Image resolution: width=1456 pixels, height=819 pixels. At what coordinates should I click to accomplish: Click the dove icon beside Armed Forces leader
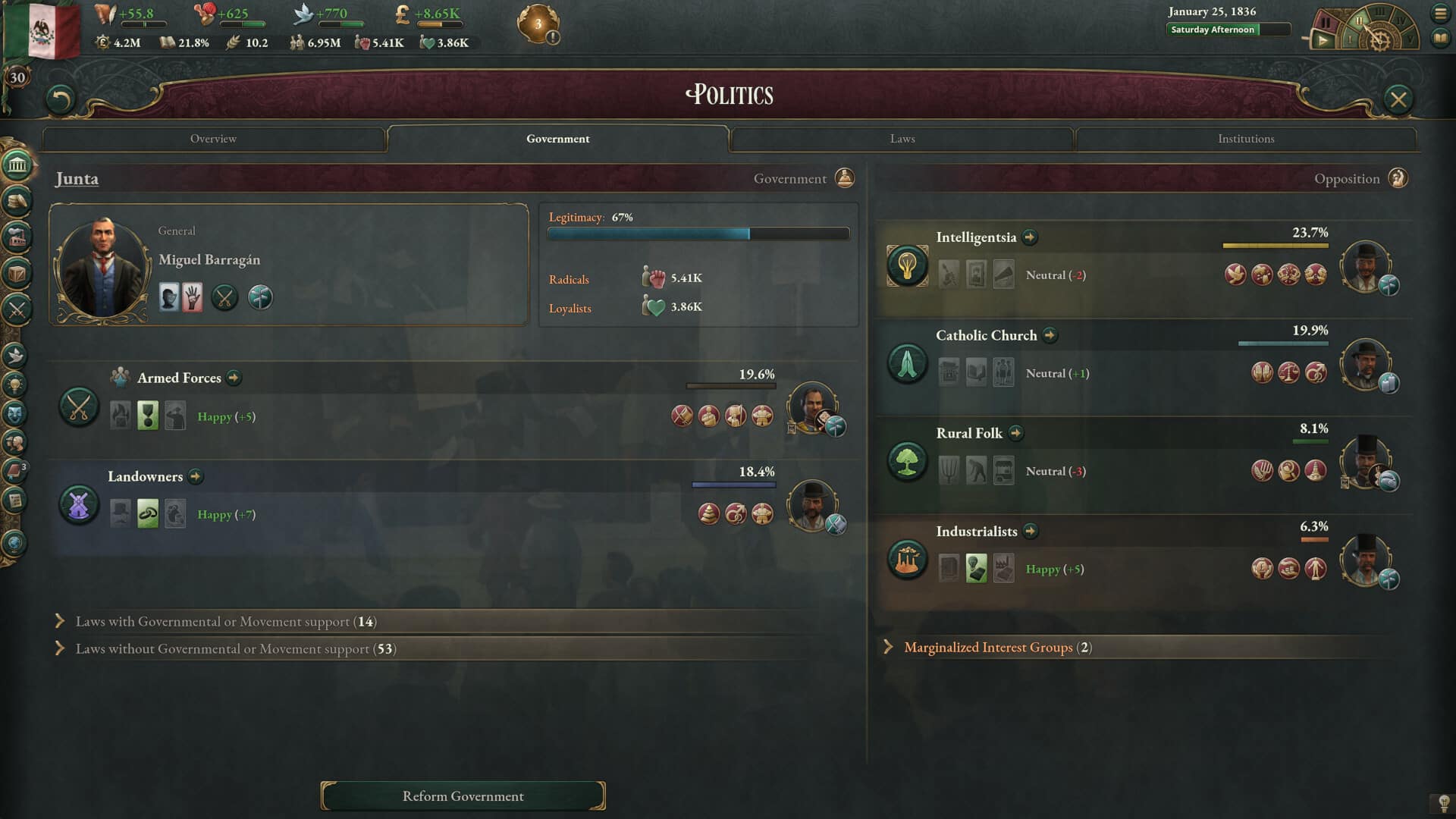click(835, 426)
